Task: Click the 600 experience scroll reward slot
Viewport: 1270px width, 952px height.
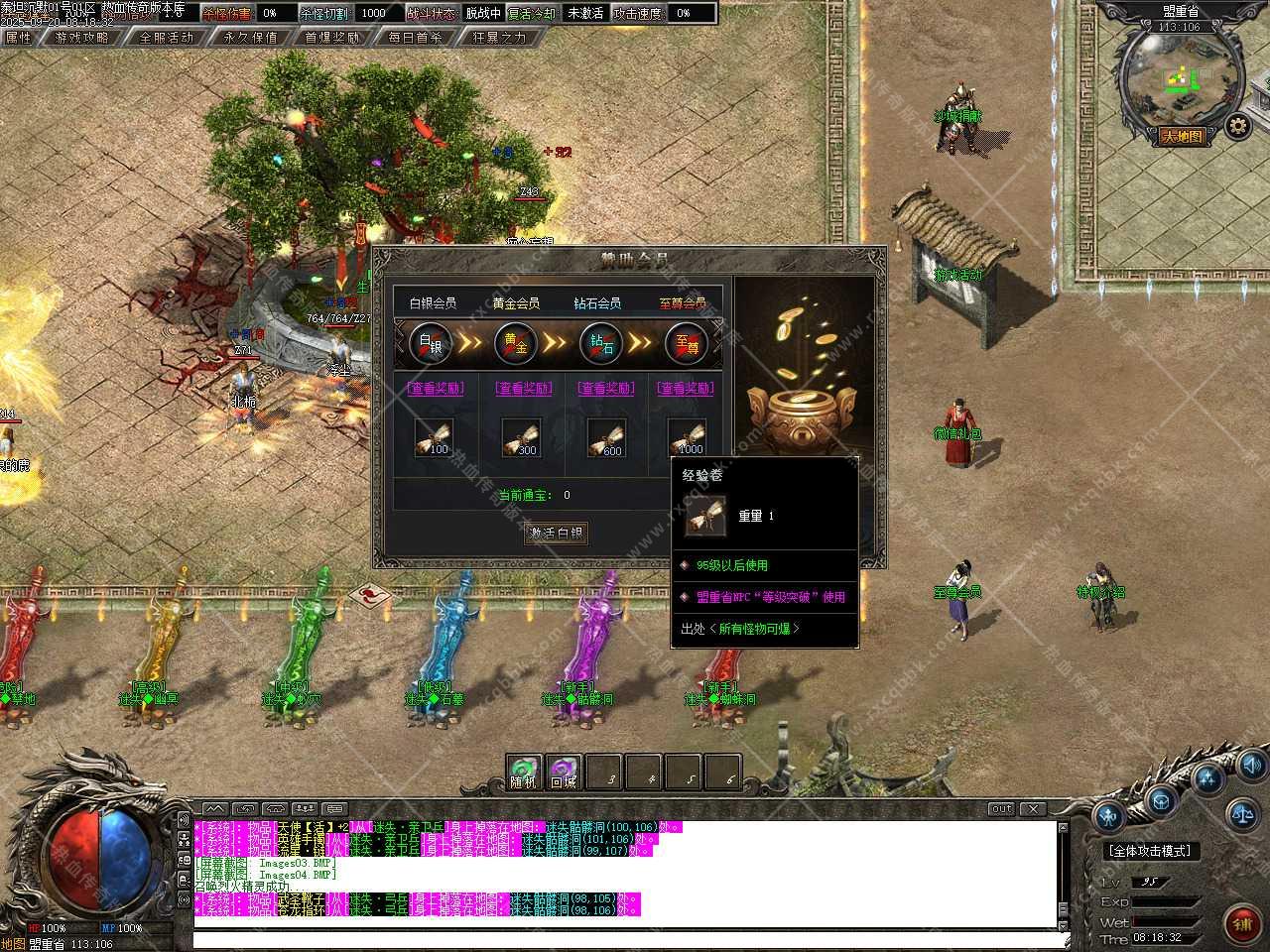Action: [606, 437]
